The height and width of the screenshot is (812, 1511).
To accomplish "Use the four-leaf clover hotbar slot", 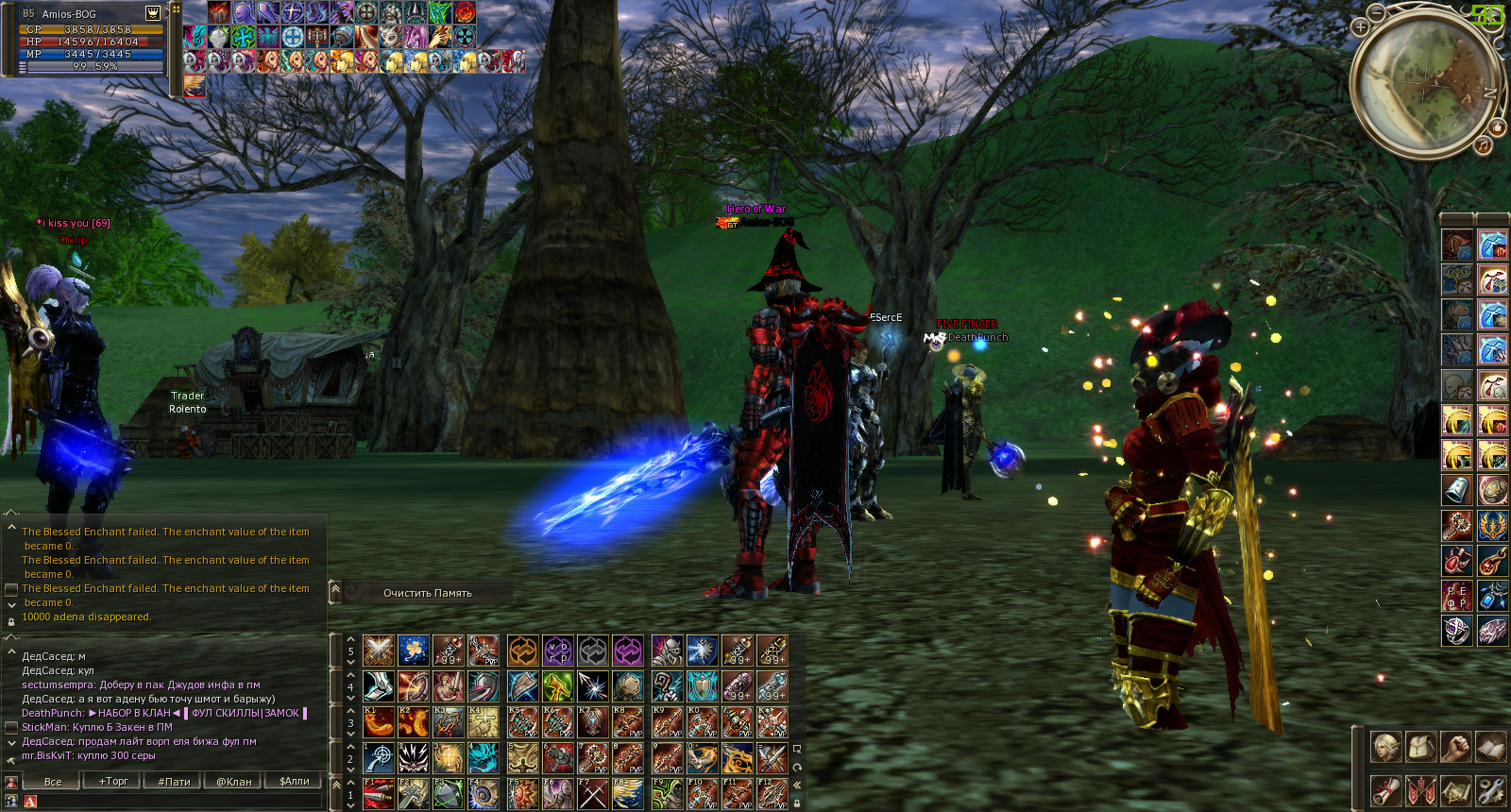I will 413,650.
